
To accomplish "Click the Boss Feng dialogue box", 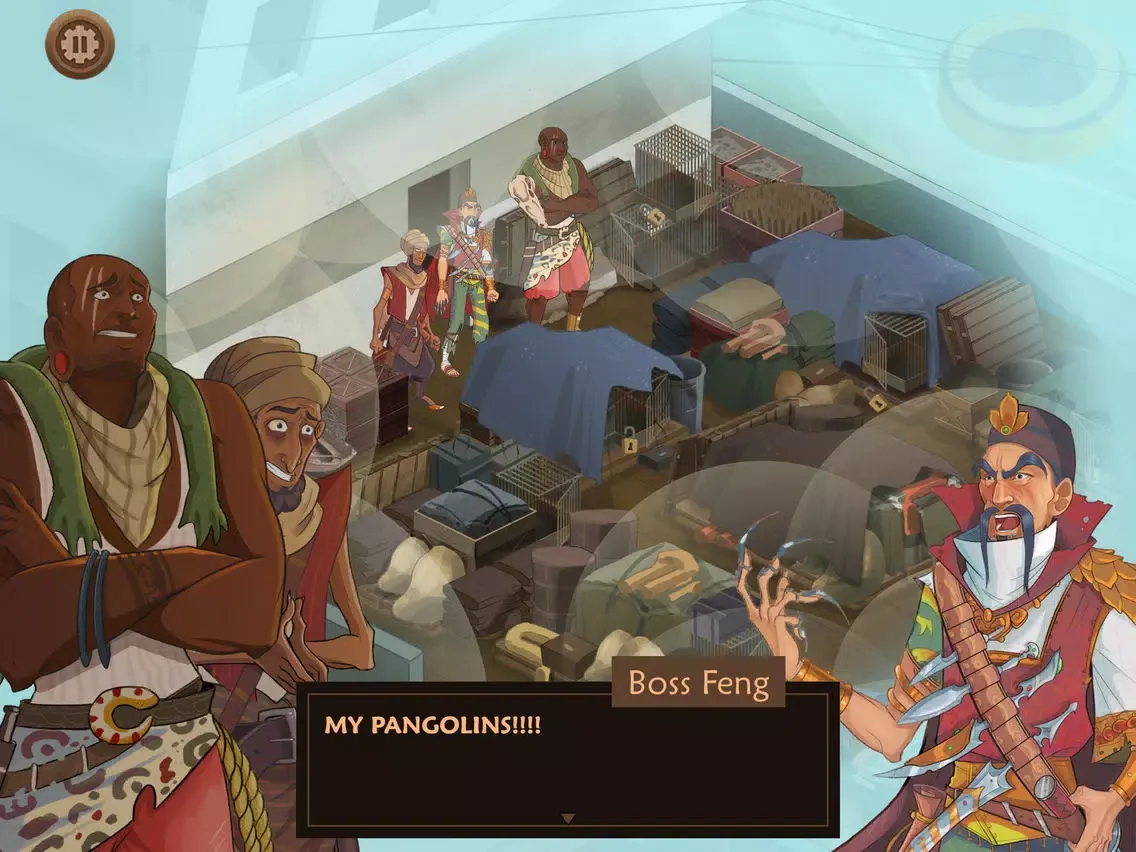I will (x=567, y=760).
